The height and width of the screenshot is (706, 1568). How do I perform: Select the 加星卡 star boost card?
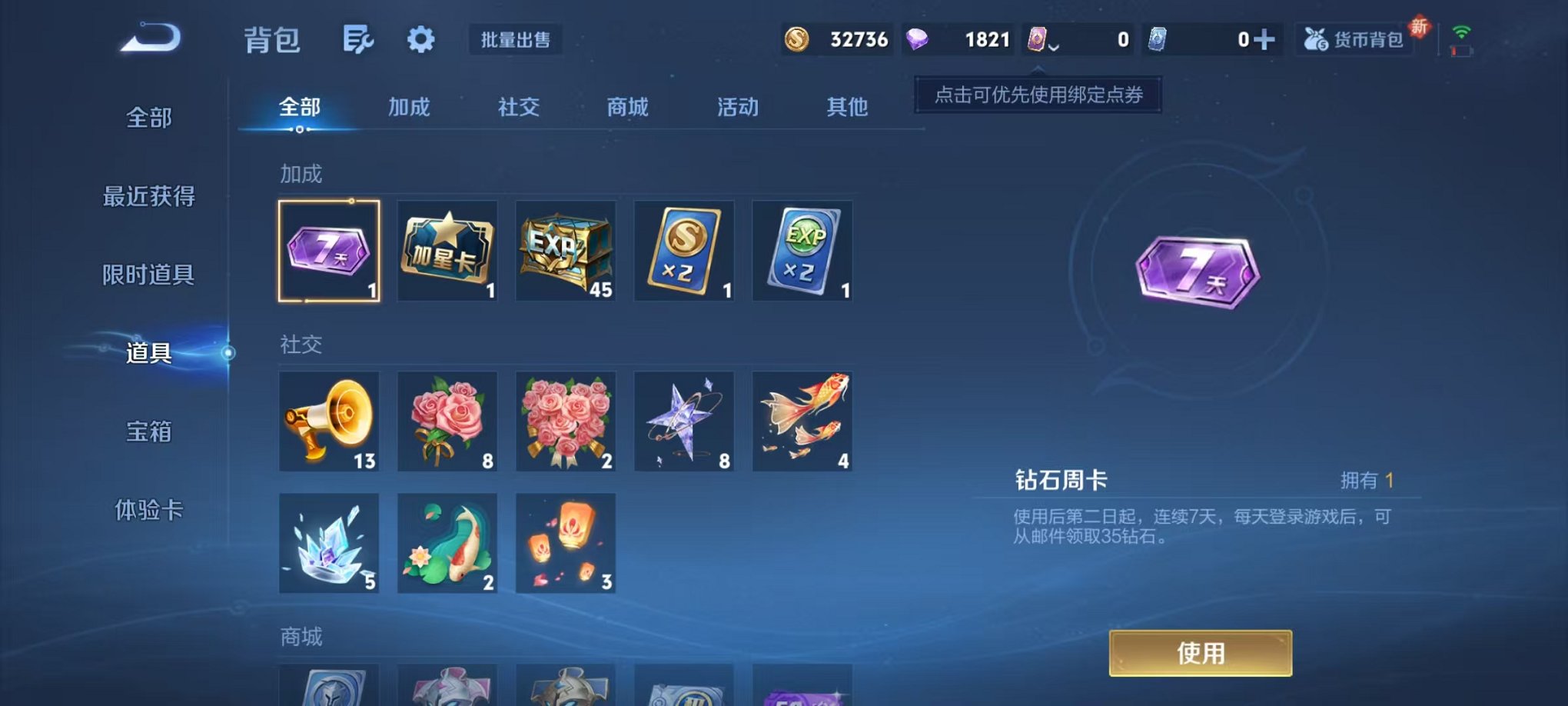pos(447,251)
